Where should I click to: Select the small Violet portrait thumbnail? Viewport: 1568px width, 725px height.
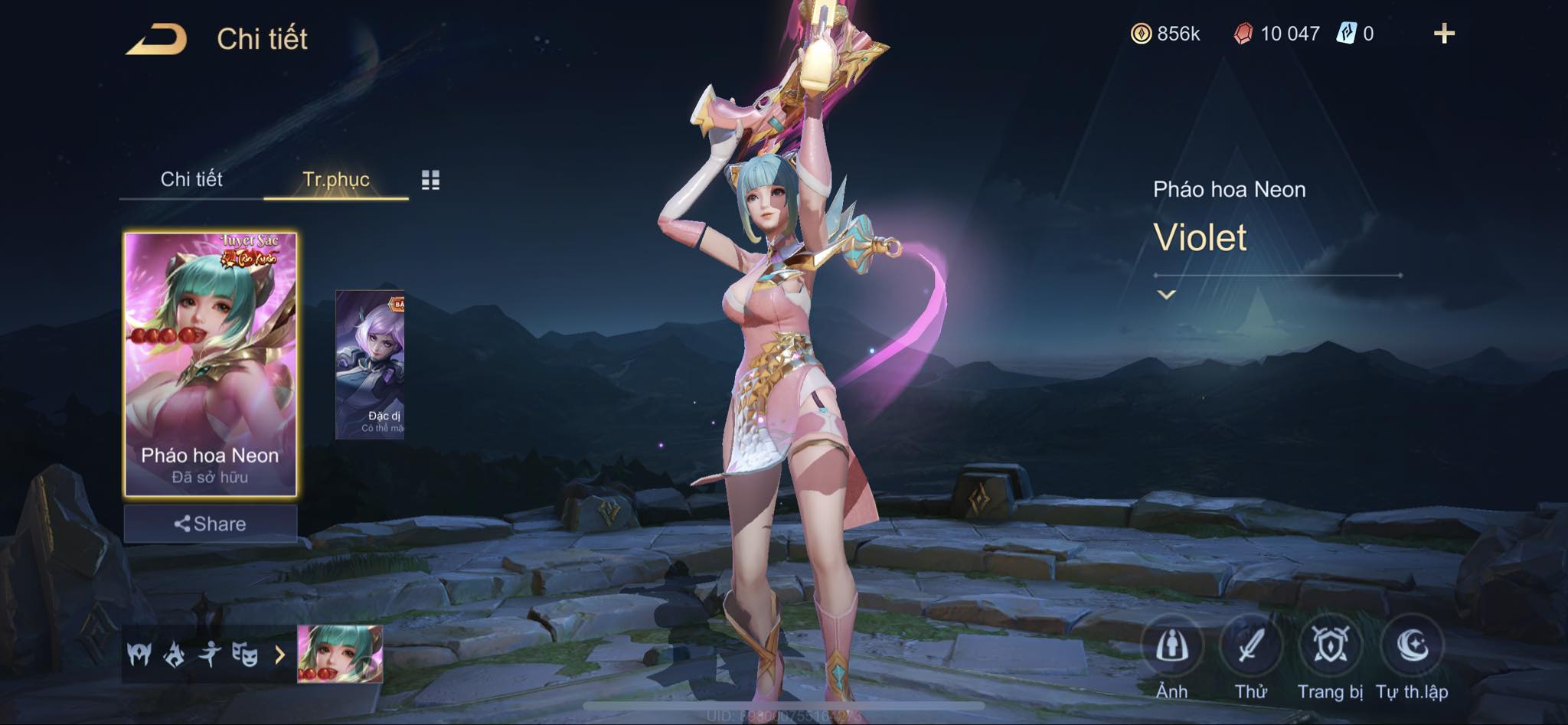click(340, 654)
